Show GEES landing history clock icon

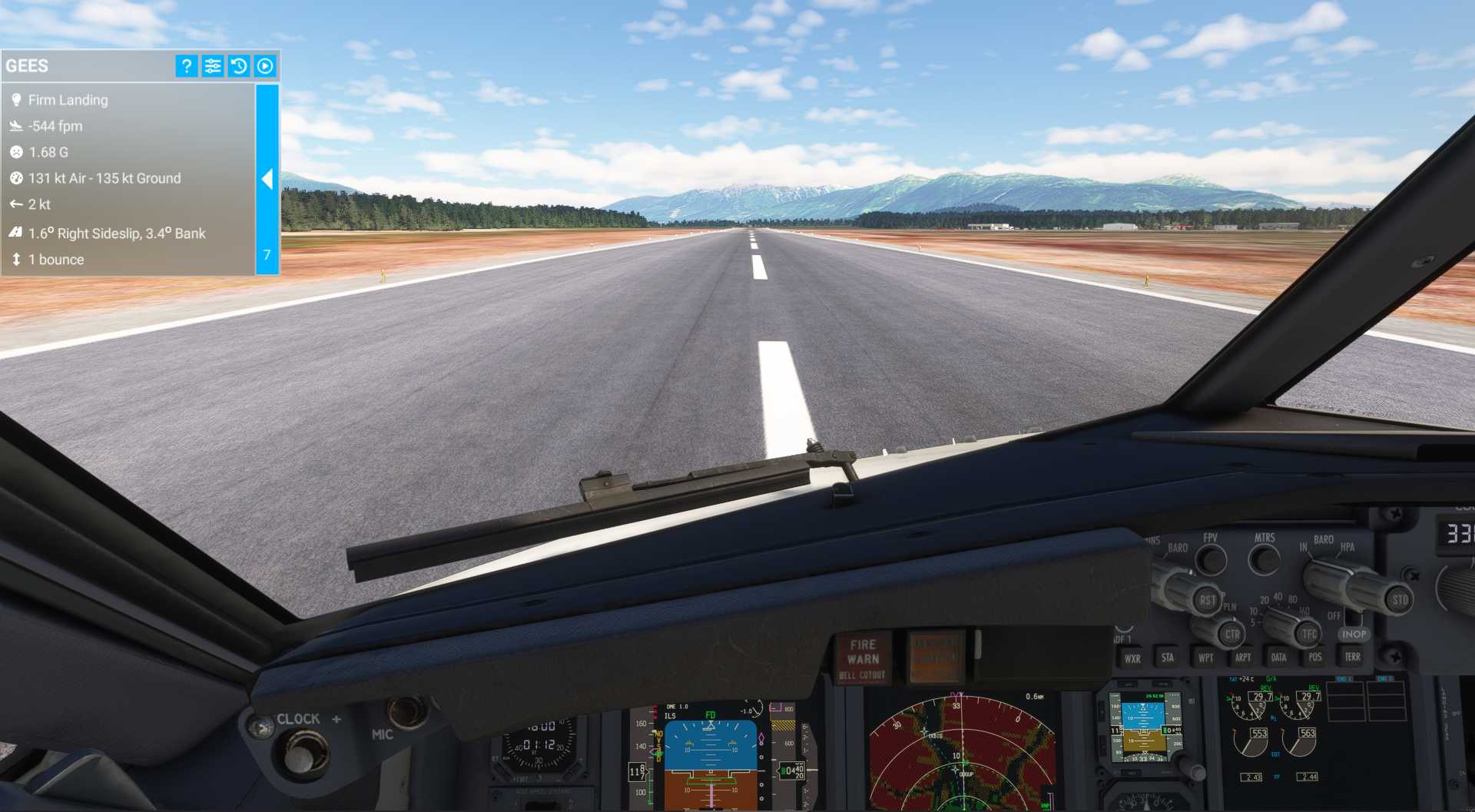[x=239, y=66]
